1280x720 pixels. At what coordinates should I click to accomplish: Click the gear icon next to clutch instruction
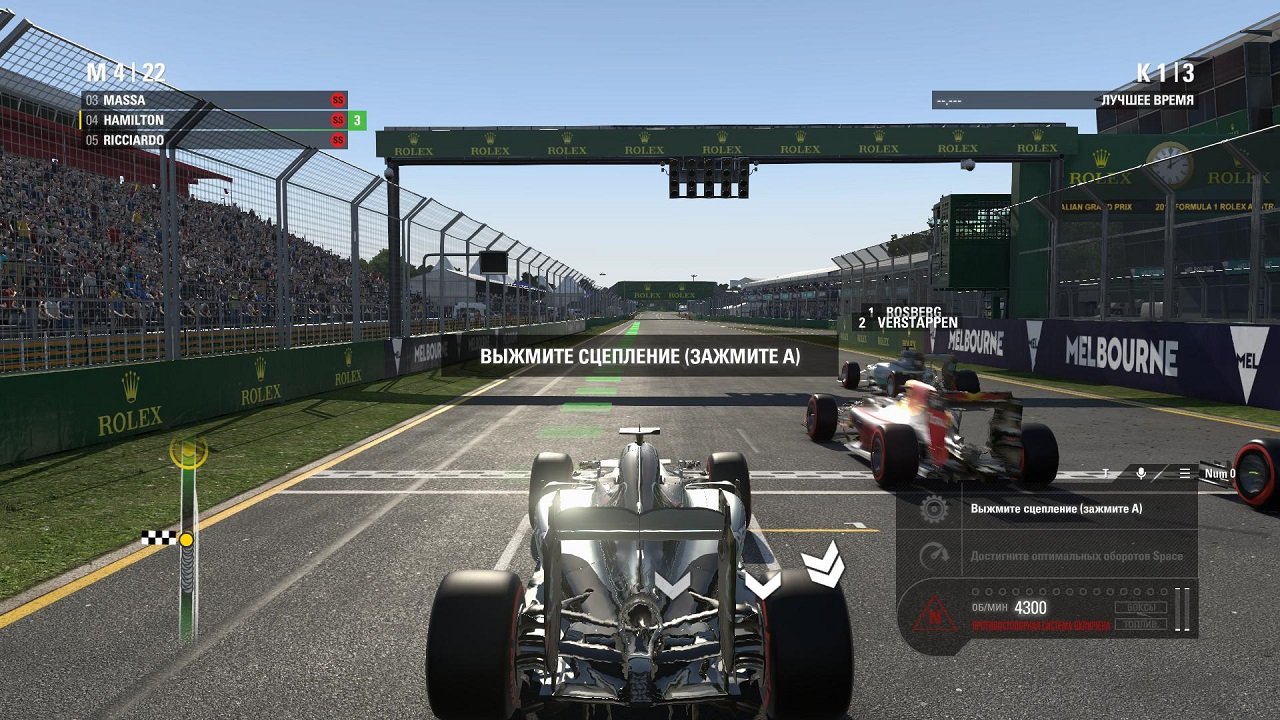click(933, 509)
